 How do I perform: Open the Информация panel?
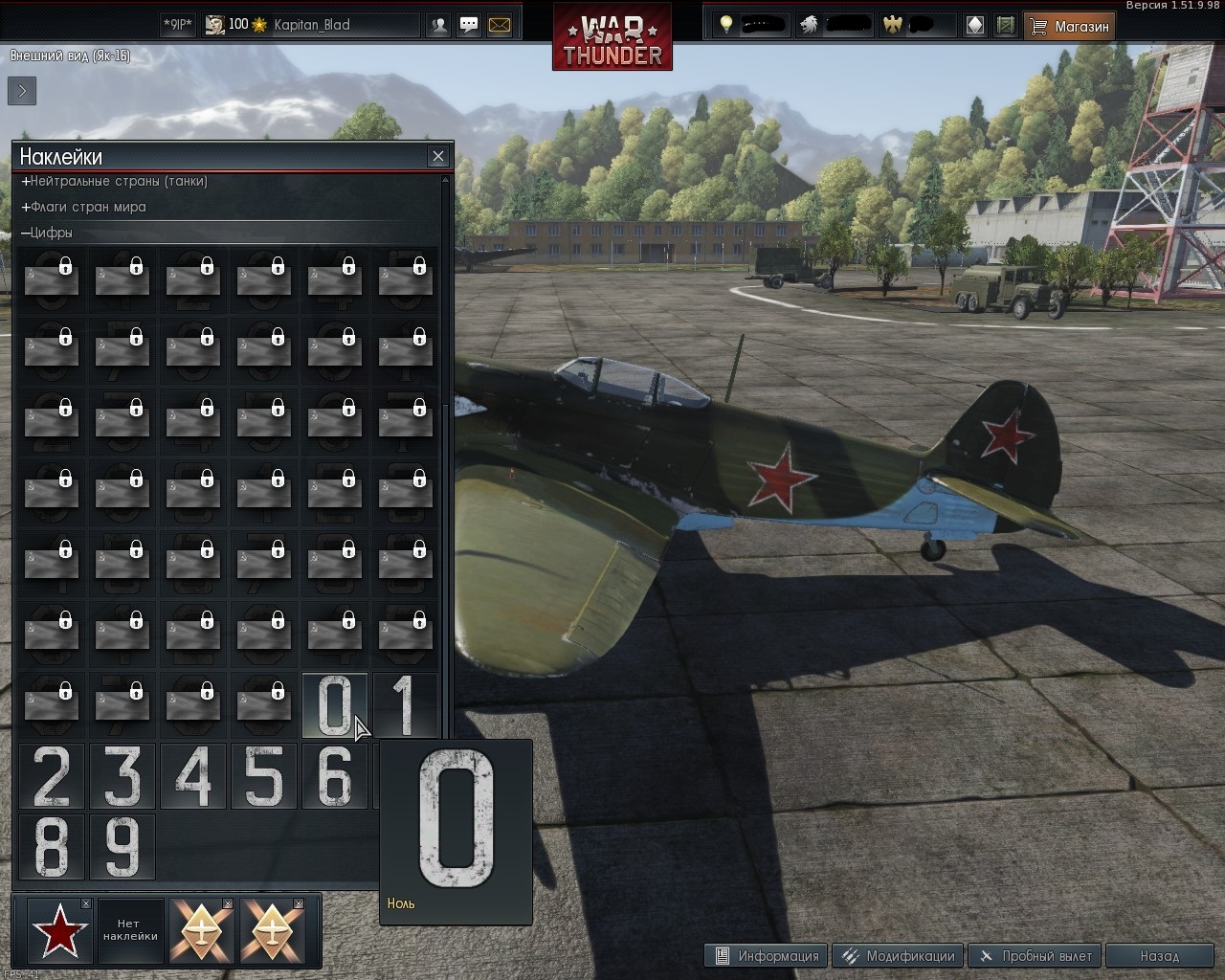coord(767,956)
